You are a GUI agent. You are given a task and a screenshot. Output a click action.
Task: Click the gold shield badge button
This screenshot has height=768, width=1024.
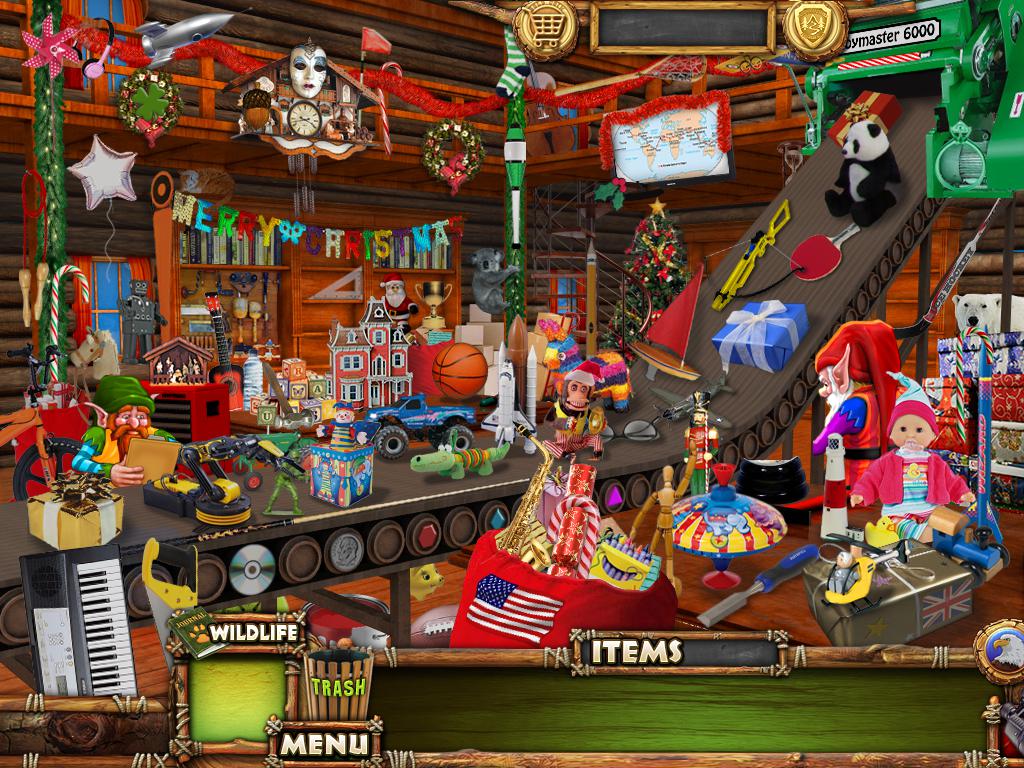(814, 27)
